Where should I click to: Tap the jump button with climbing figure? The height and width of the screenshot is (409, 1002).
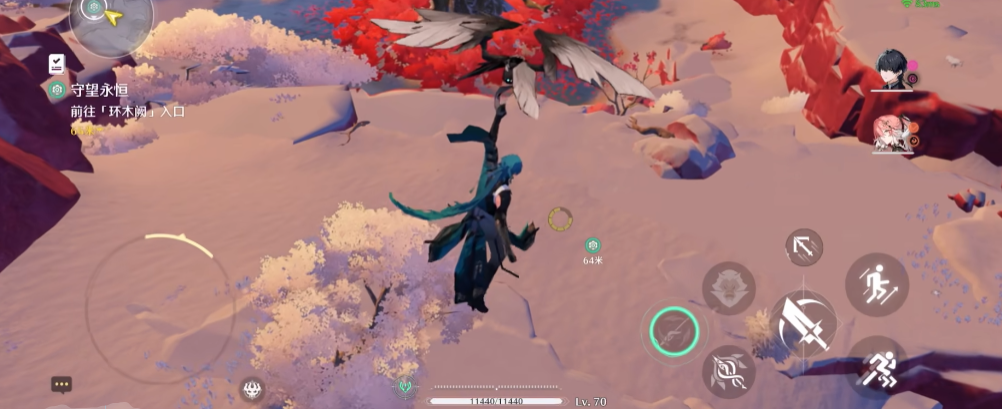coord(876,285)
